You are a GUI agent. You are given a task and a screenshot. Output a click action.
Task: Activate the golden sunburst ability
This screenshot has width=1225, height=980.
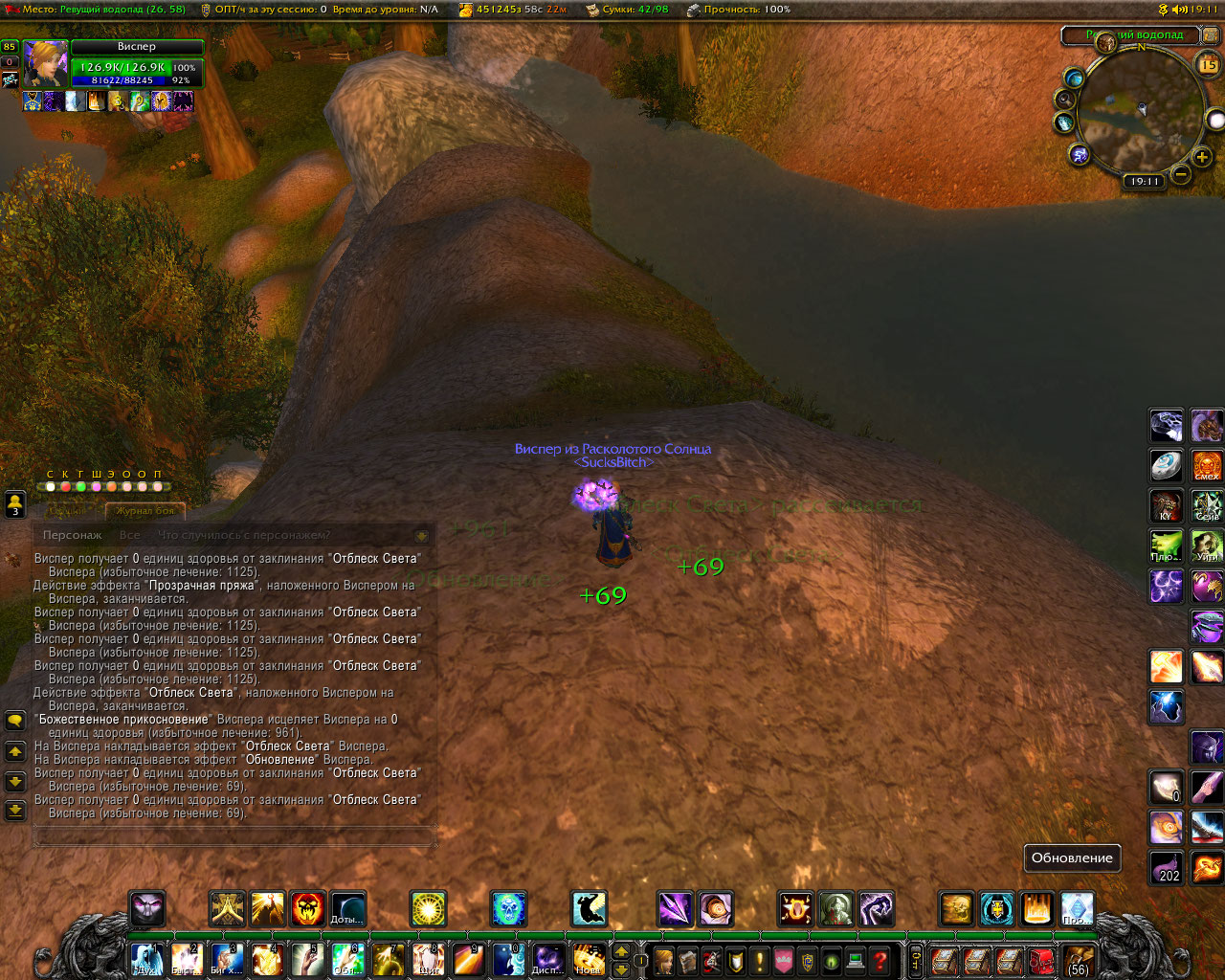429,908
